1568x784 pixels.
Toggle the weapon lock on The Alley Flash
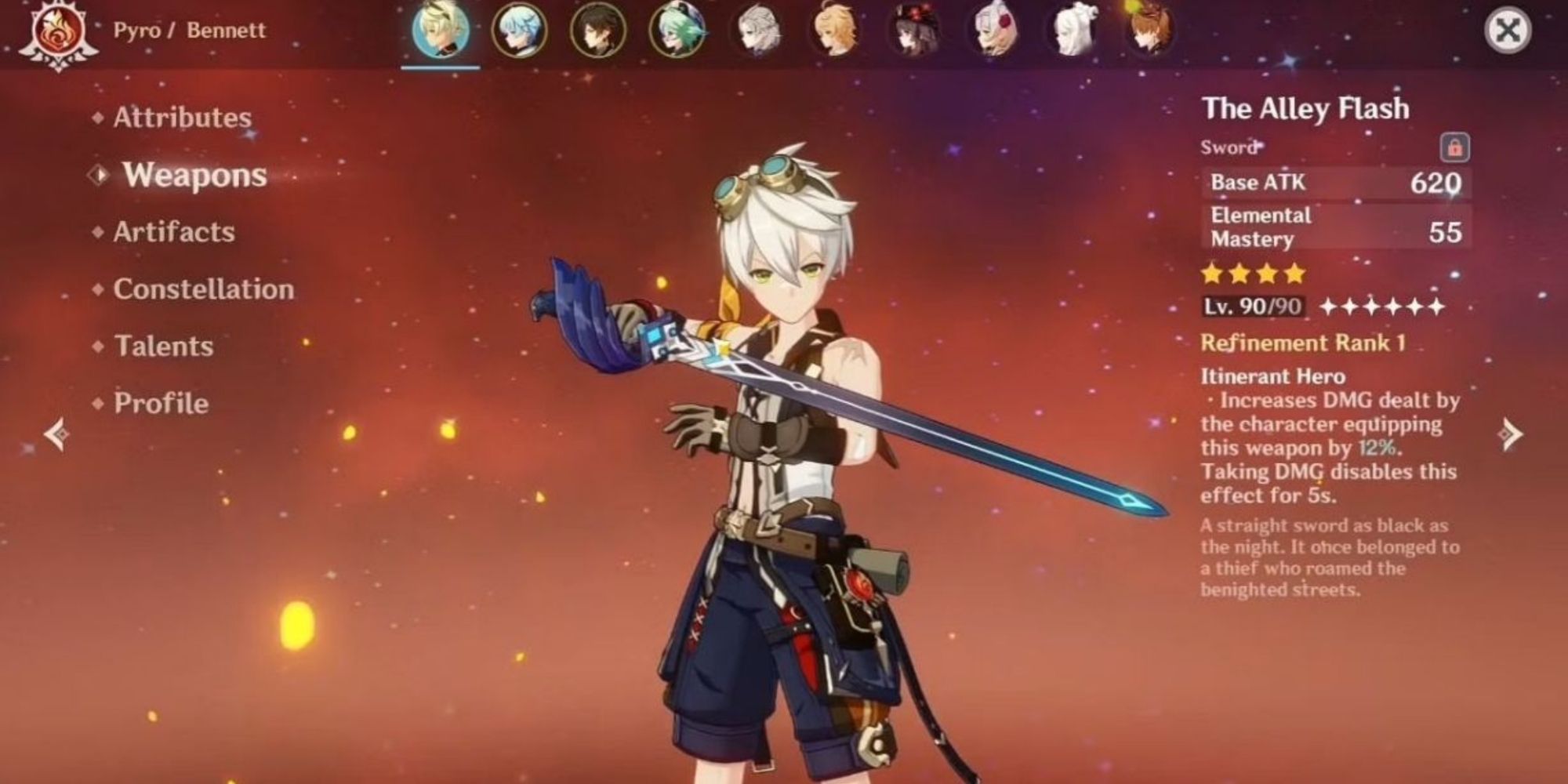1454,145
